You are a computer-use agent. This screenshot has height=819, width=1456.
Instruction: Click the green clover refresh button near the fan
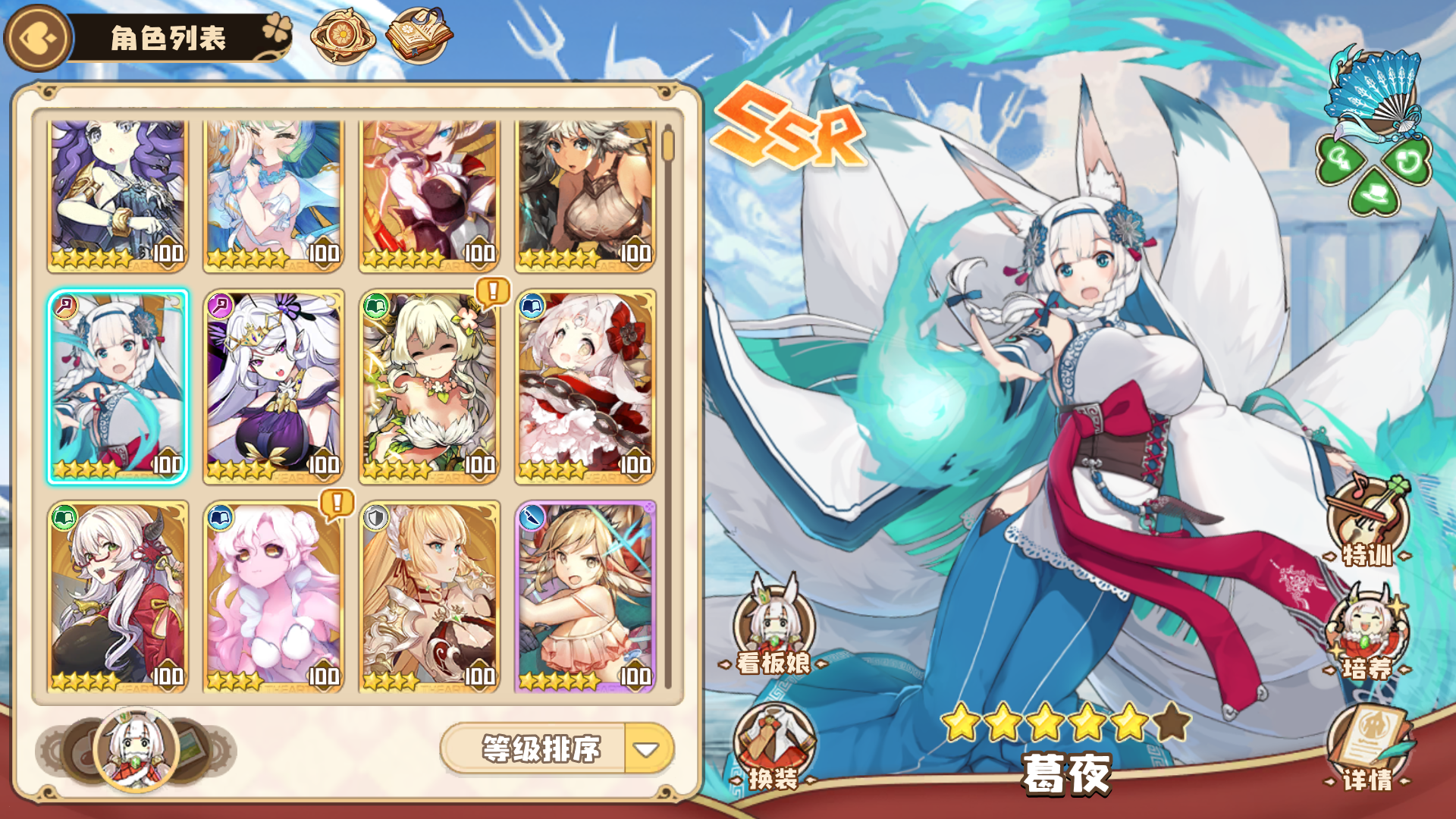1408,160
